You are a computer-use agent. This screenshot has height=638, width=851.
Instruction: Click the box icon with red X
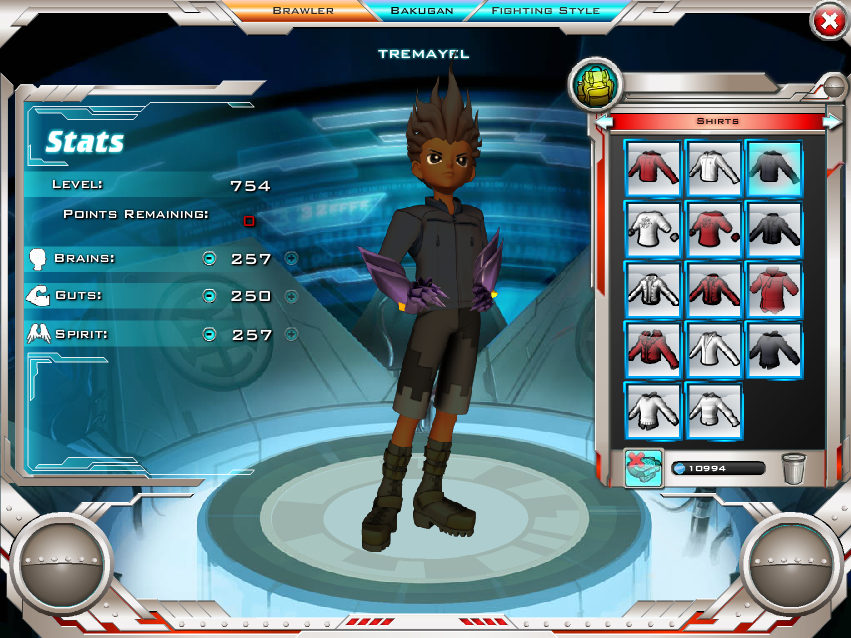tap(644, 468)
